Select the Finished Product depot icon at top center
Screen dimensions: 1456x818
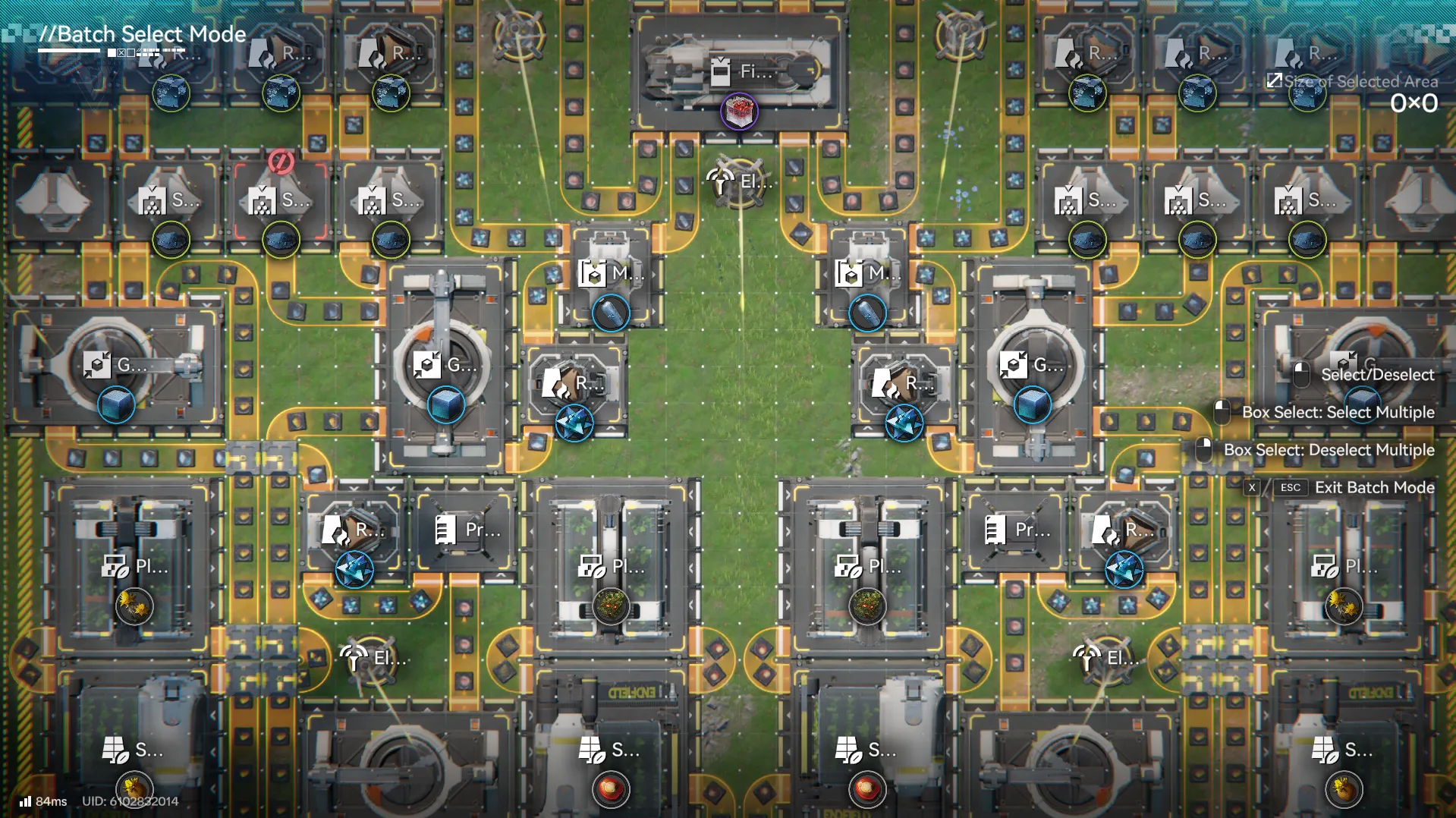pos(722,72)
